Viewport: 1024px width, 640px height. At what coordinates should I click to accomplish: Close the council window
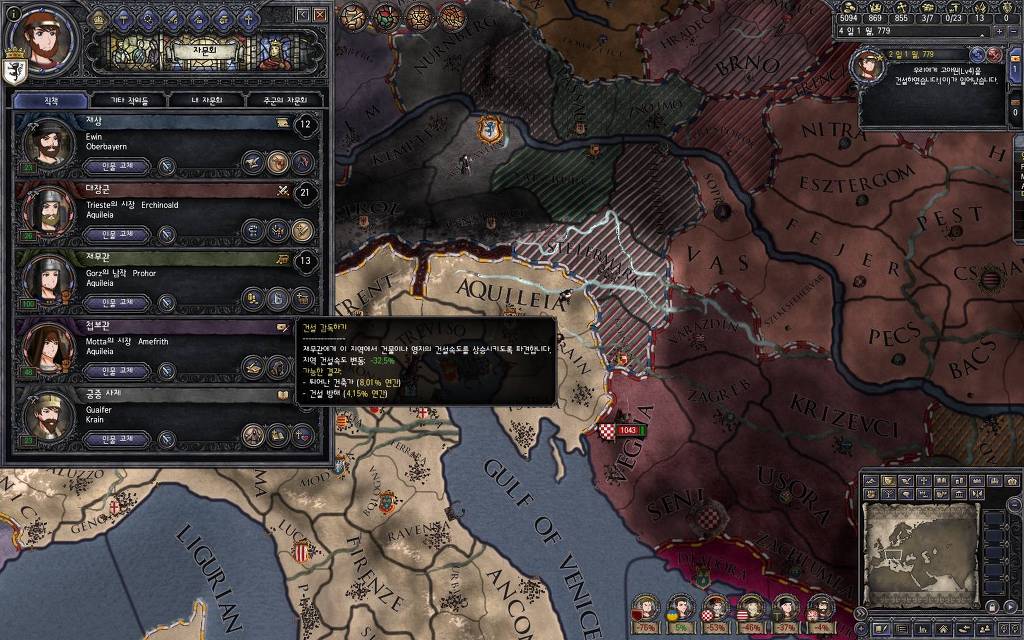click(320, 15)
